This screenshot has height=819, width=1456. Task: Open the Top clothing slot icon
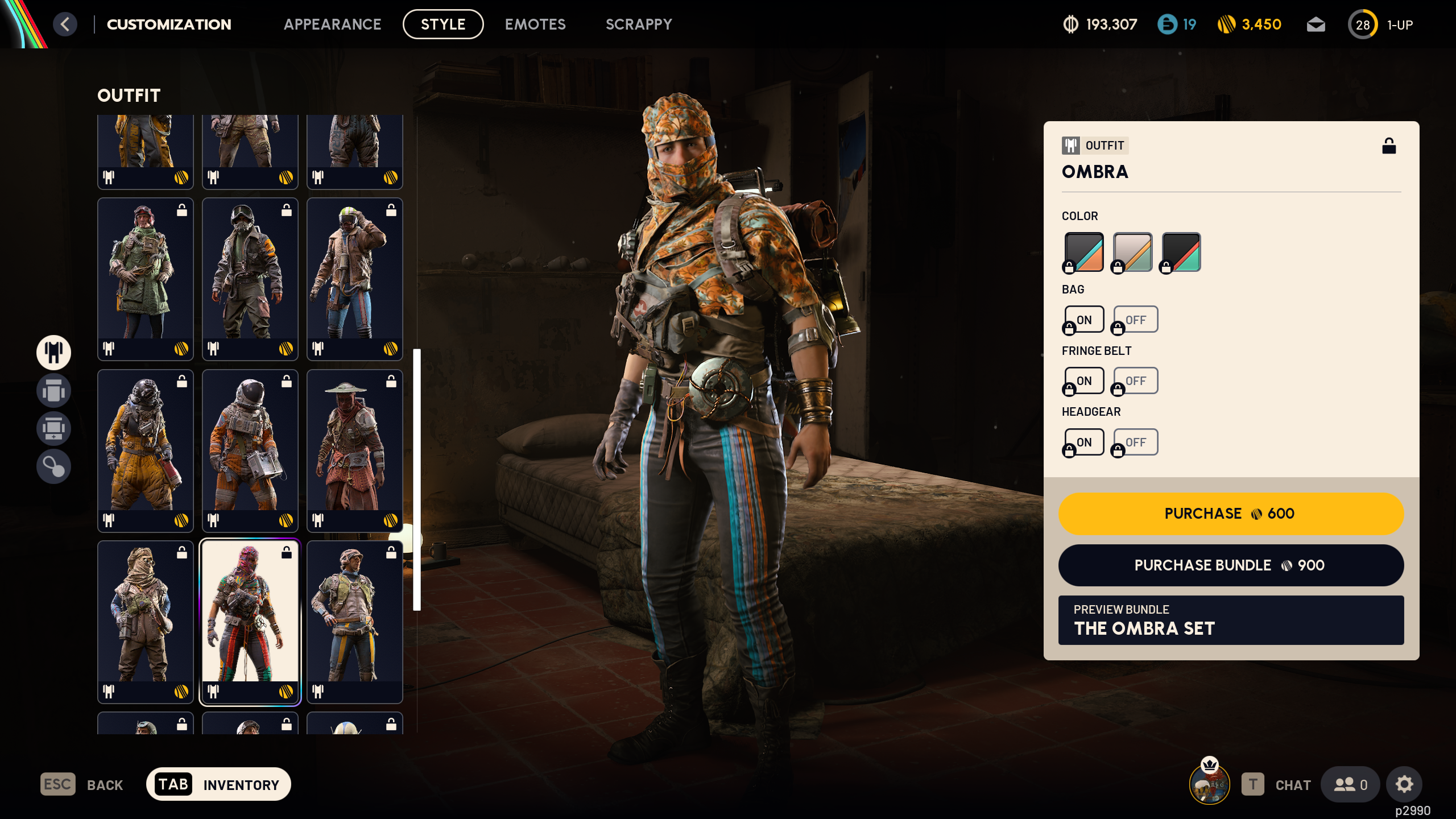click(x=53, y=391)
